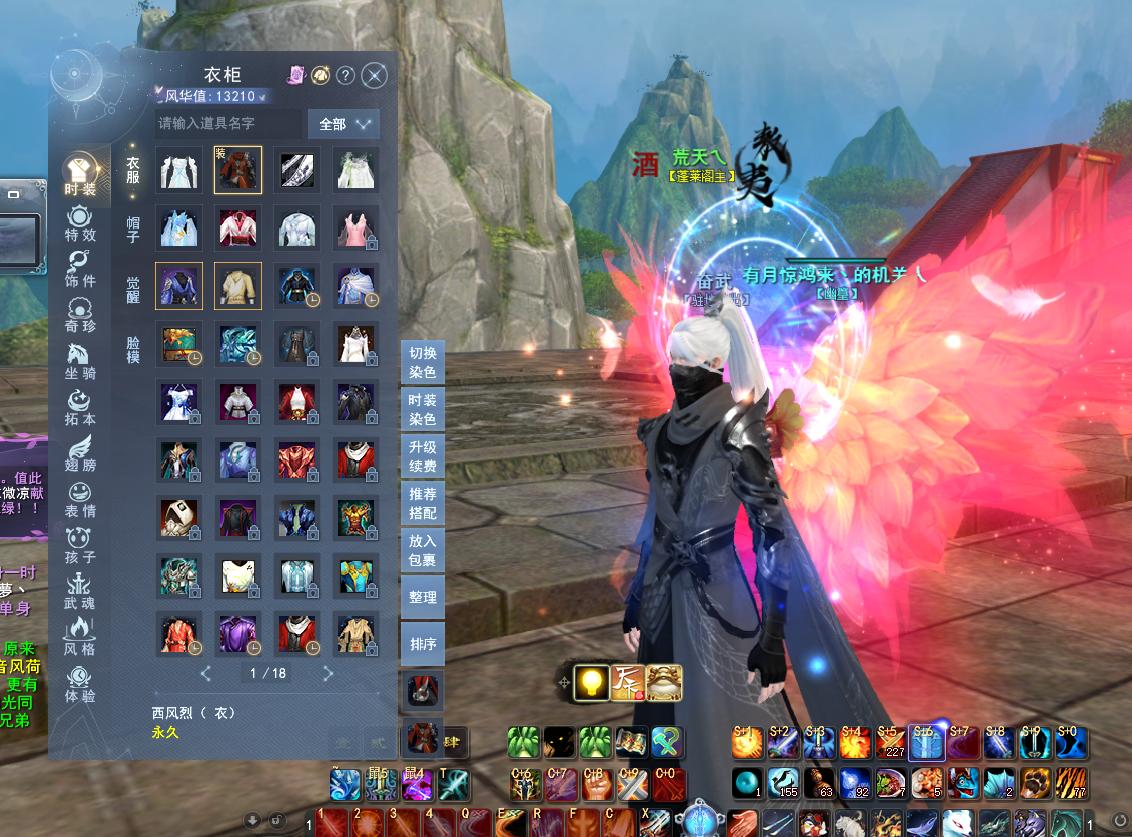Switch to the 坐骑 mount category
This screenshot has width=1132, height=837.
click(x=80, y=361)
